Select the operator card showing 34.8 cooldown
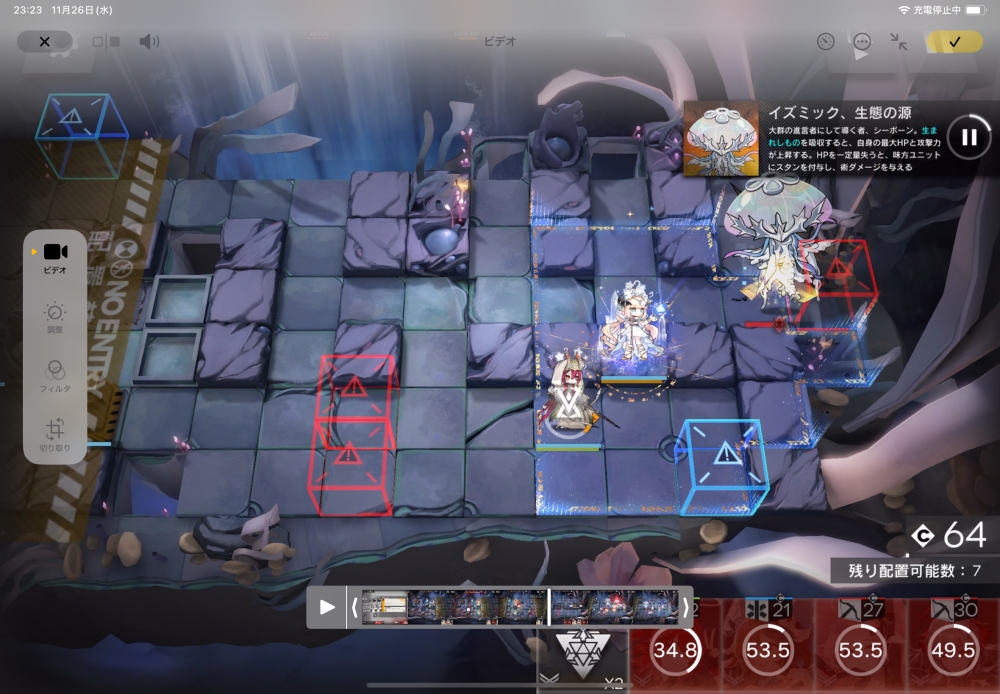Image resolution: width=1000 pixels, height=694 pixels. point(675,648)
